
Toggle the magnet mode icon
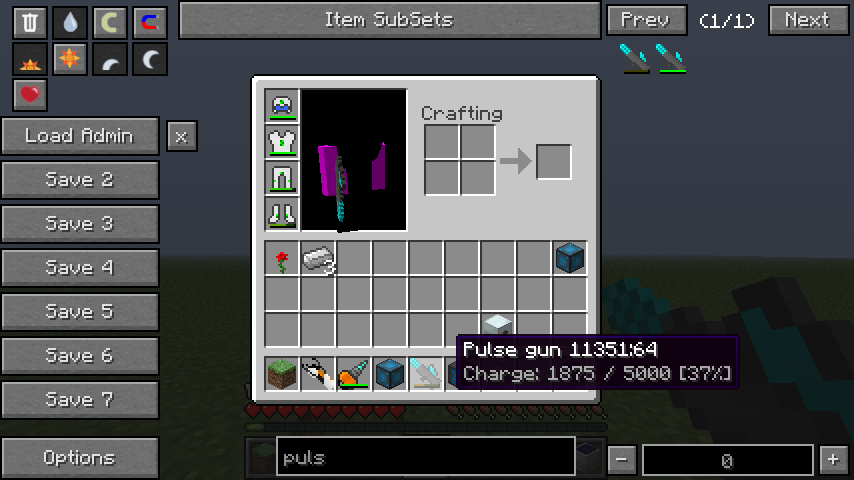(x=149, y=22)
